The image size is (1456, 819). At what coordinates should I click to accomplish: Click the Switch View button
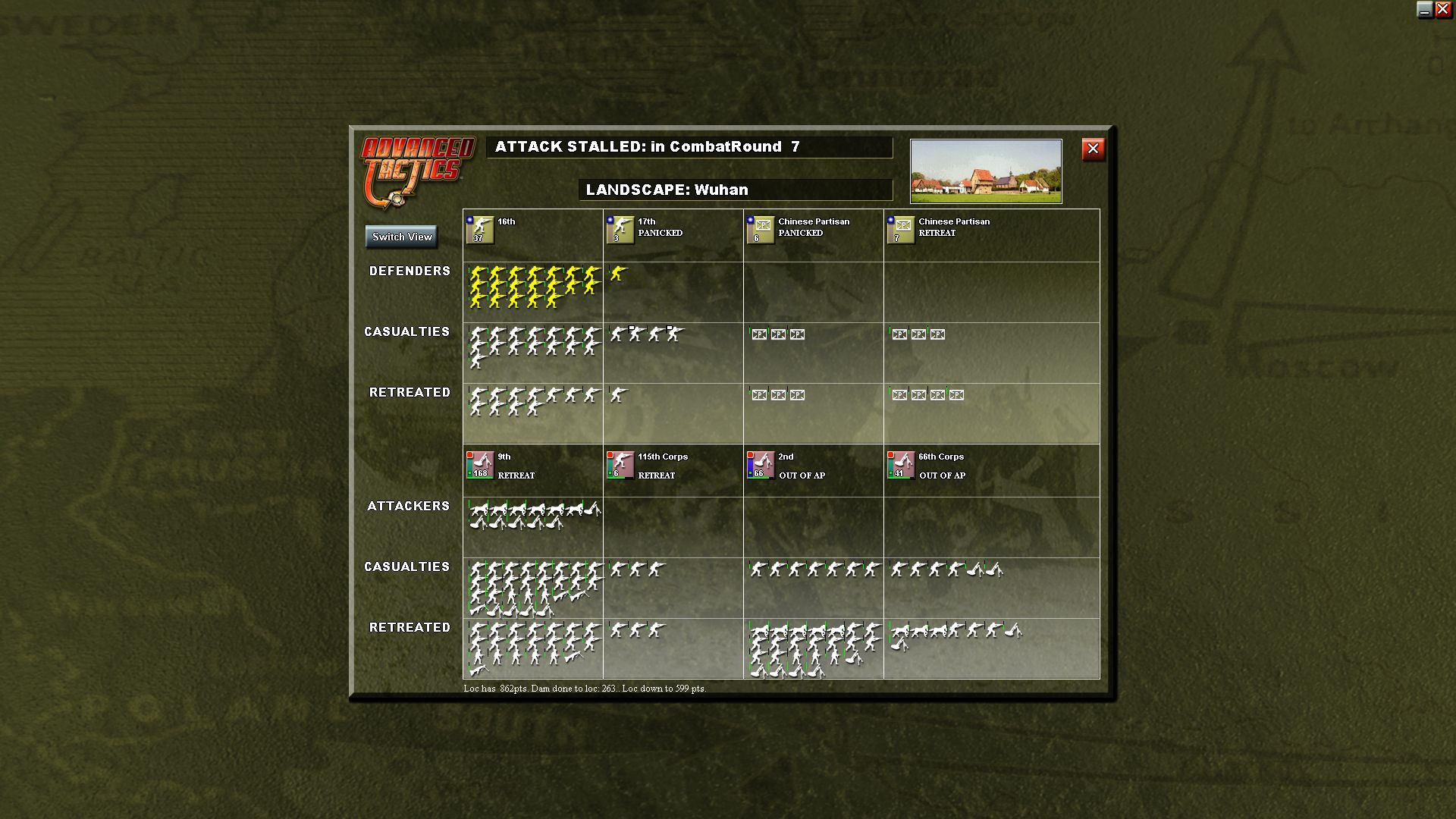401,237
